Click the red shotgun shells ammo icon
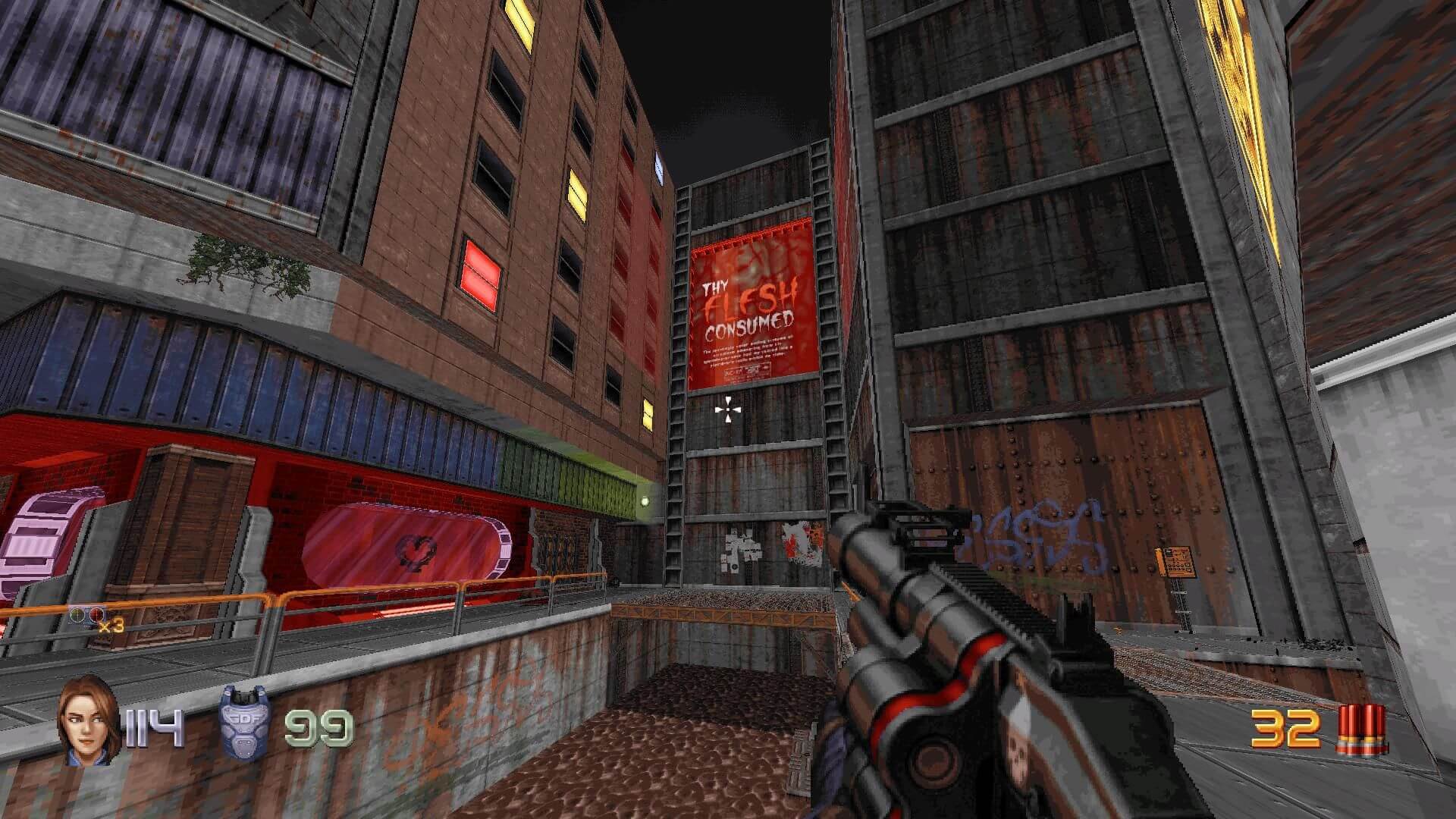Image resolution: width=1456 pixels, height=819 pixels. [1363, 730]
